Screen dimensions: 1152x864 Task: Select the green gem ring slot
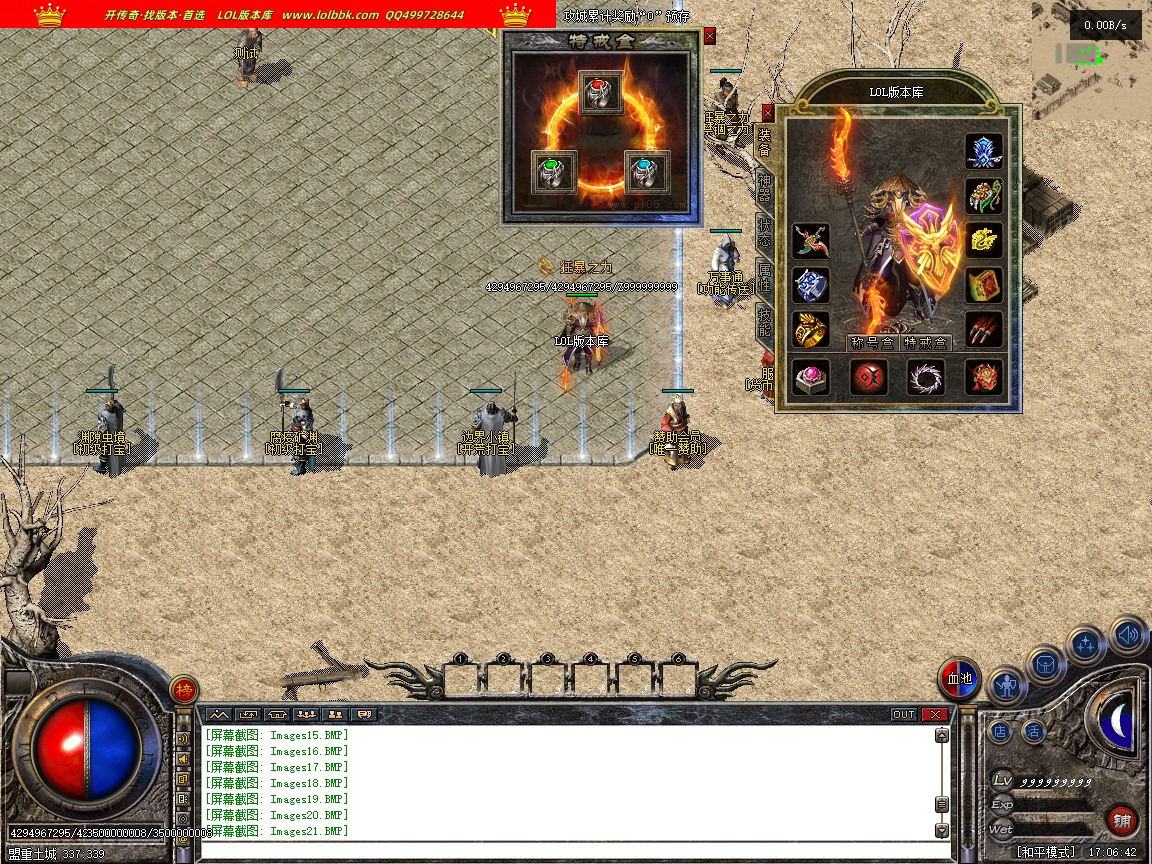pyautogui.click(x=553, y=171)
